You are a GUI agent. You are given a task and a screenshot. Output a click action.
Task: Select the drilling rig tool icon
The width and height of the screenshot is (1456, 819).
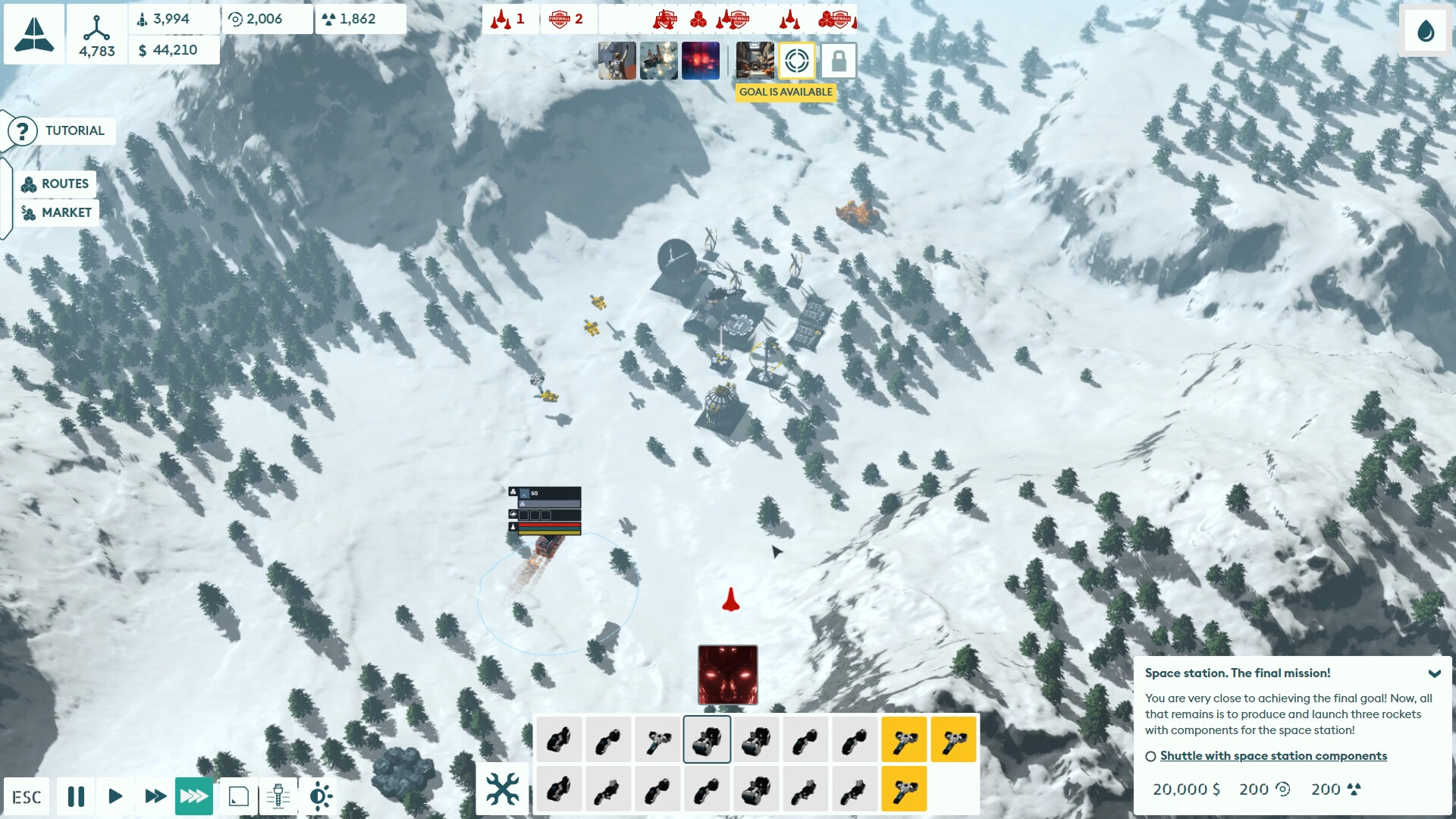[x=278, y=796]
